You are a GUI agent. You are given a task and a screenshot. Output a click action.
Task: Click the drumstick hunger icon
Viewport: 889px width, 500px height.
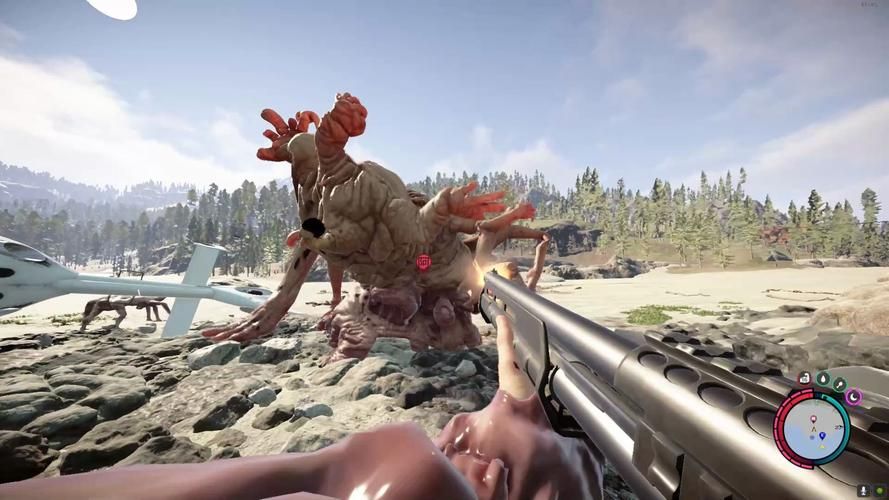[x=838, y=383]
